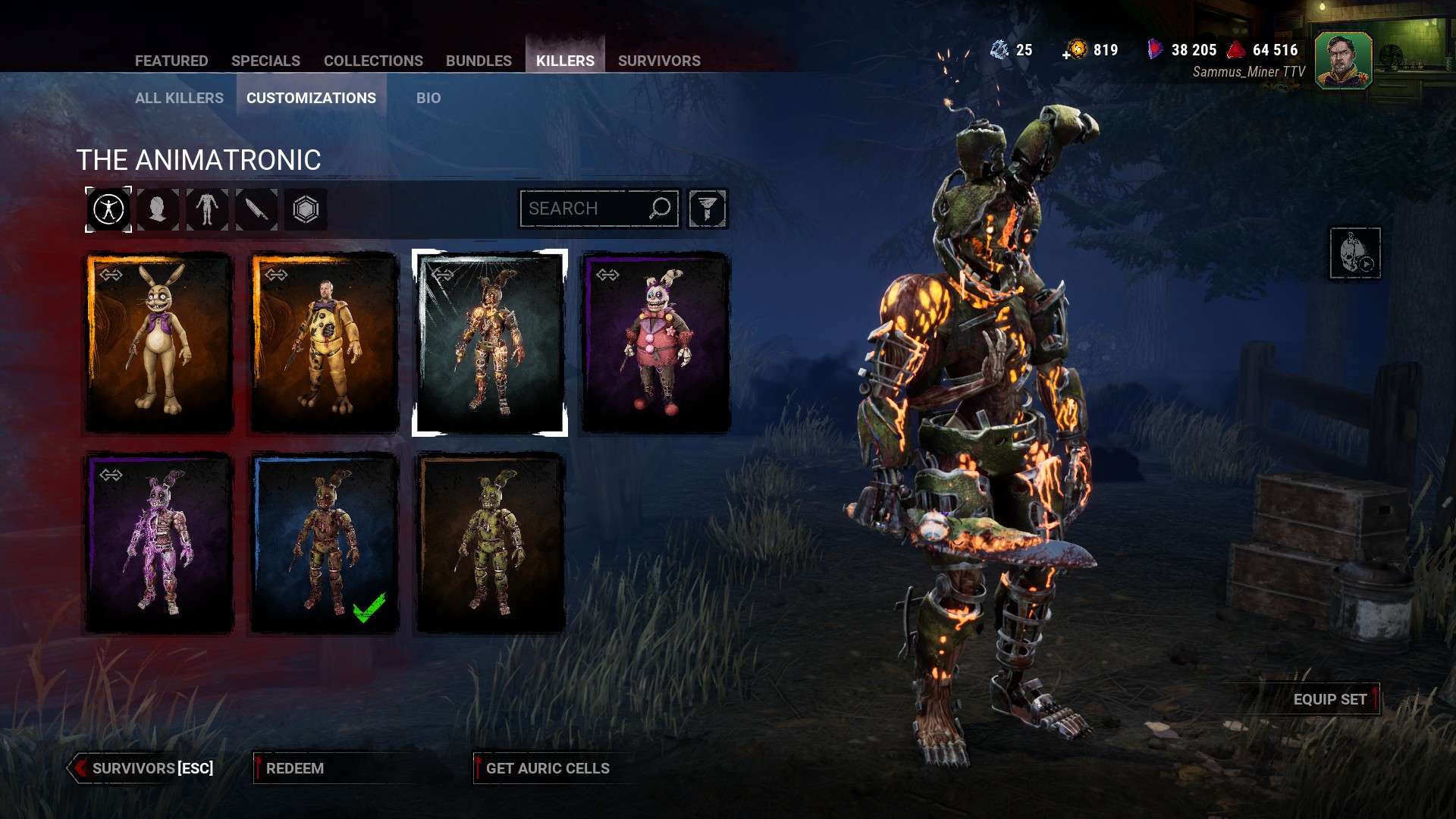Viewport: 1456px width, 819px height.
Task: Choose the pink clown rabbit outfit
Action: pos(655,343)
